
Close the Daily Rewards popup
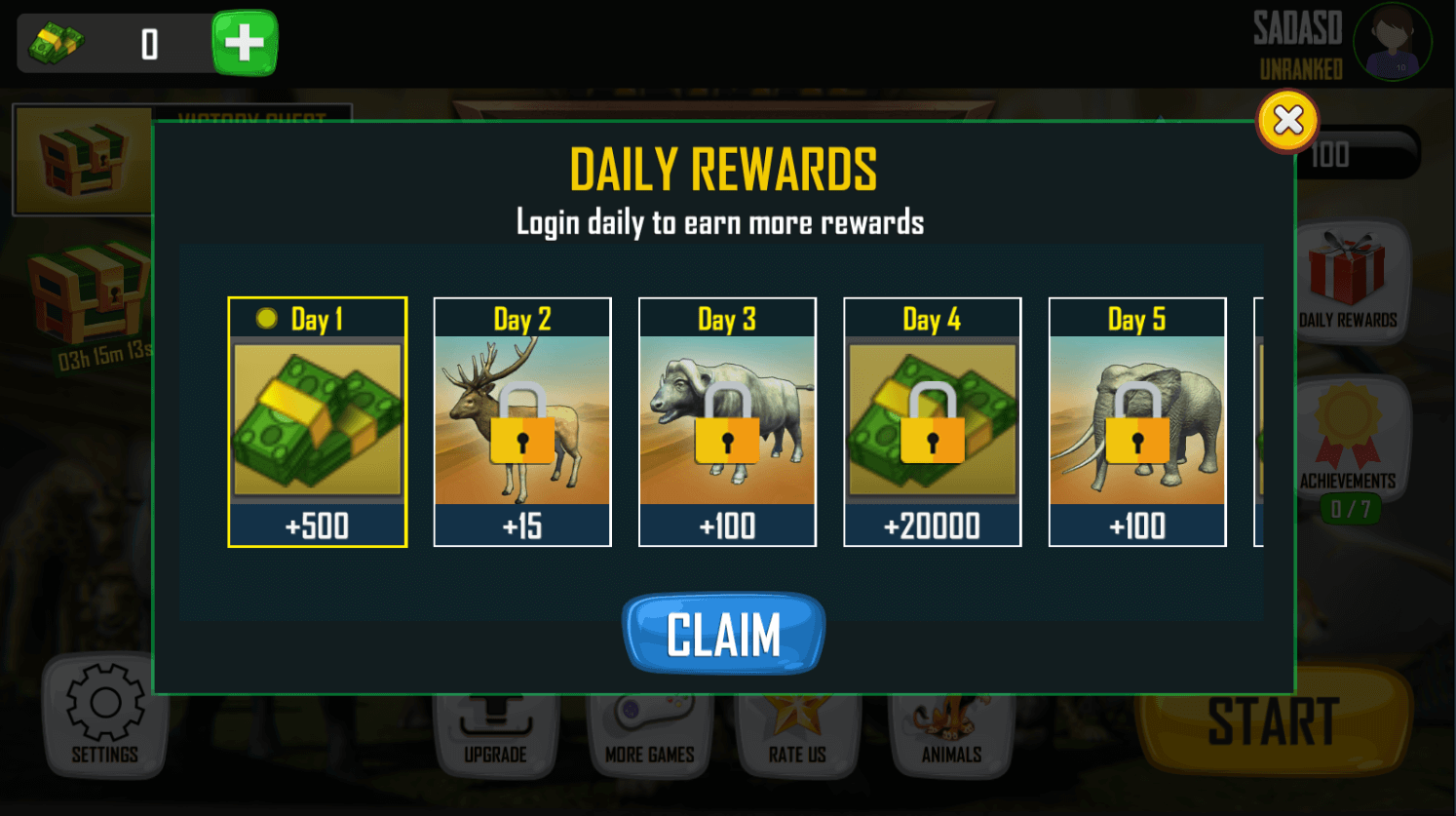[1287, 121]
